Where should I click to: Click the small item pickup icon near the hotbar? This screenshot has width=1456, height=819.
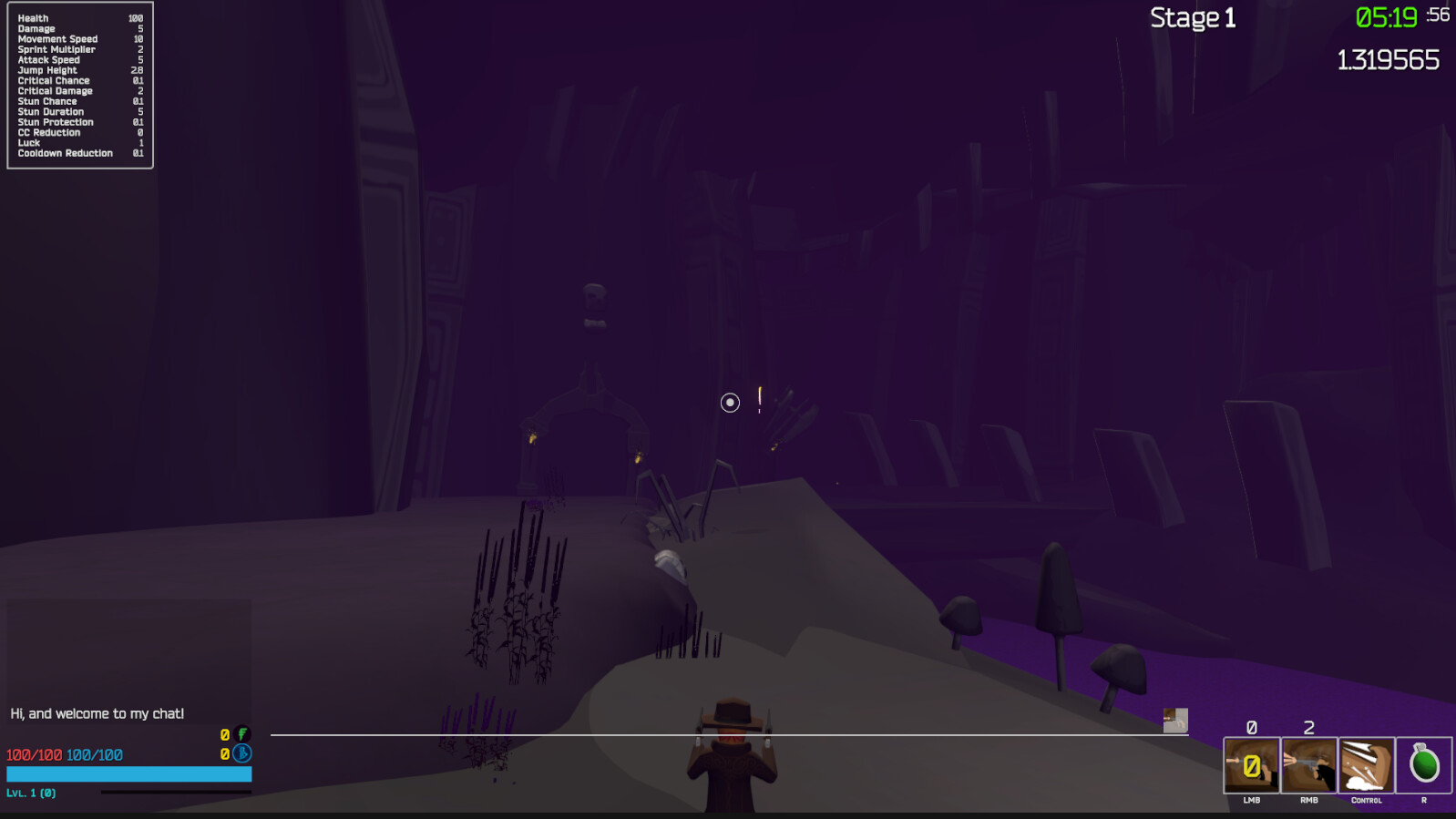pos(1174,722)
